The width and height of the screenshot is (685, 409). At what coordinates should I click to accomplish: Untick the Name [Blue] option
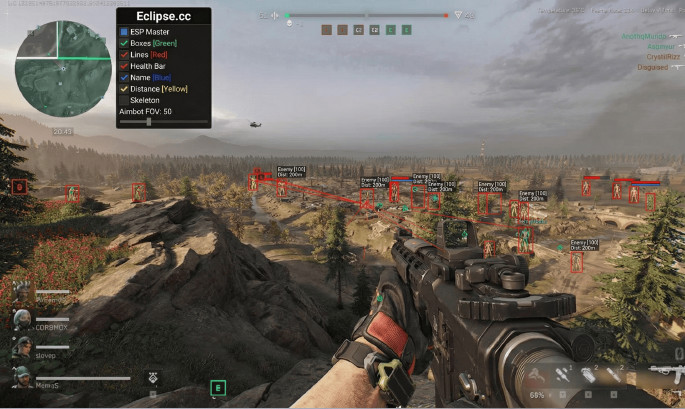click(124, 77)
